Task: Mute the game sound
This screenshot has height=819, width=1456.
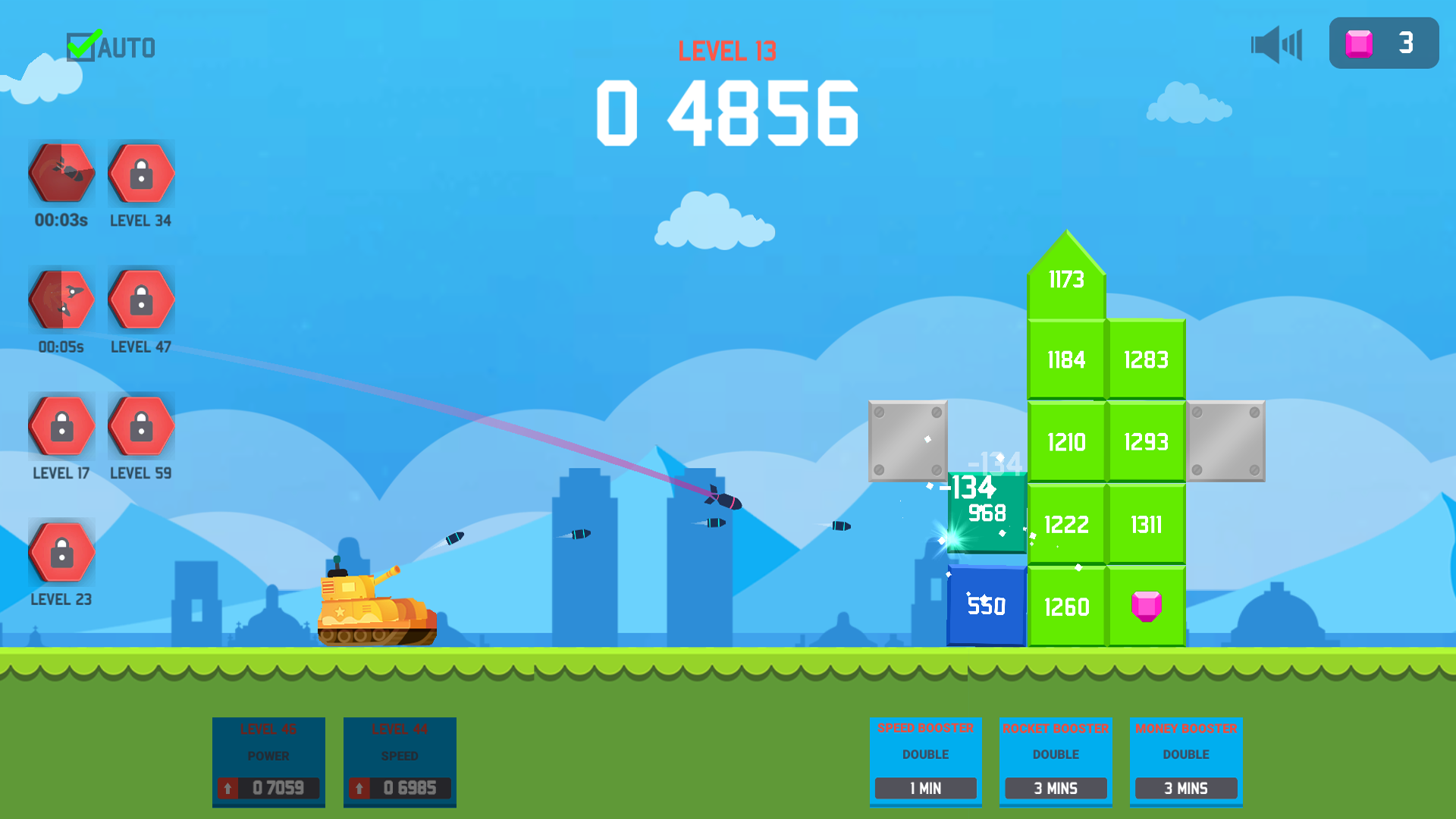Action: click(1276, 45)
